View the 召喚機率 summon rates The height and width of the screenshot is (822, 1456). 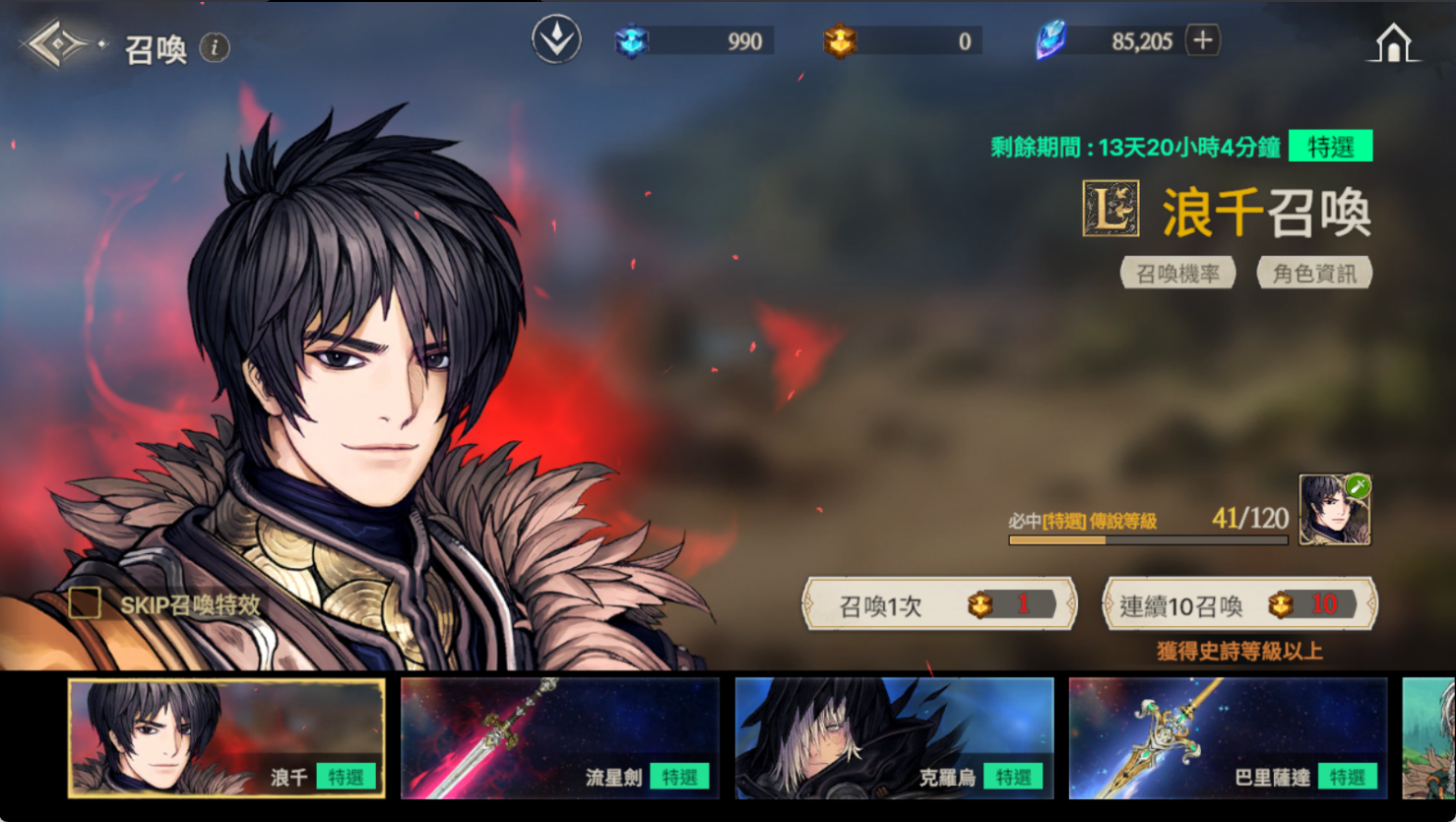(x=1177, y=273)
